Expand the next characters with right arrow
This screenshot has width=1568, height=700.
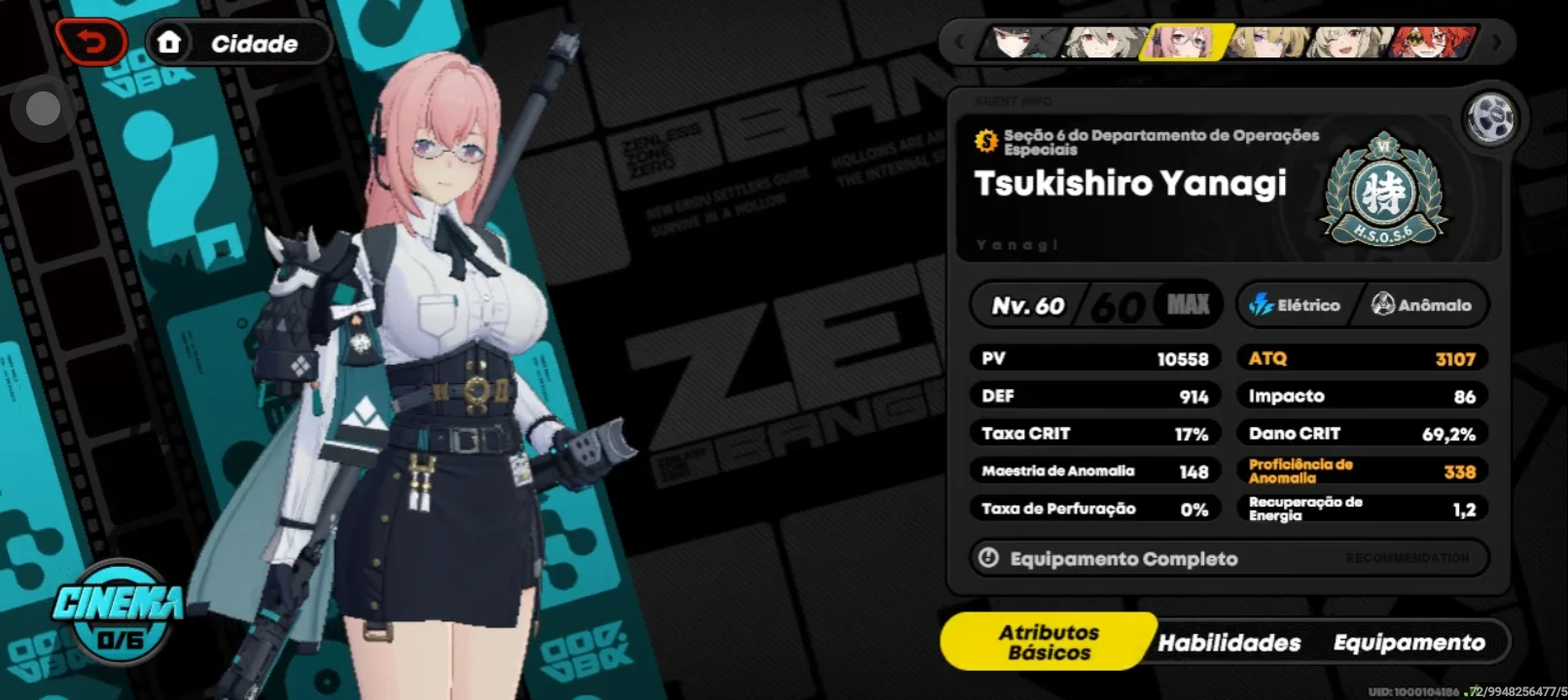tap(1495, 43)
